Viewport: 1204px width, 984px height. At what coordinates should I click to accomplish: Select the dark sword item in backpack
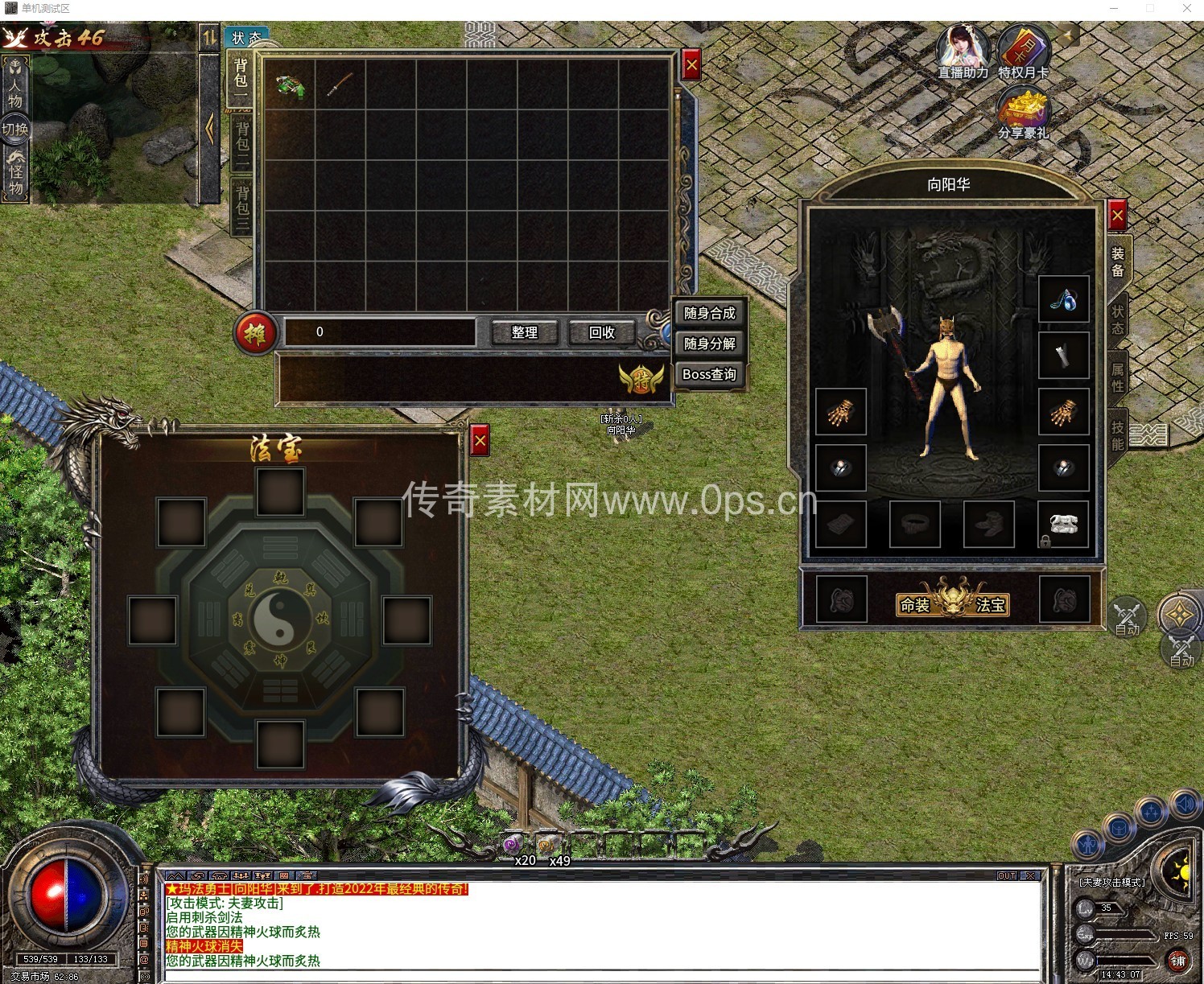pos(340,84)
